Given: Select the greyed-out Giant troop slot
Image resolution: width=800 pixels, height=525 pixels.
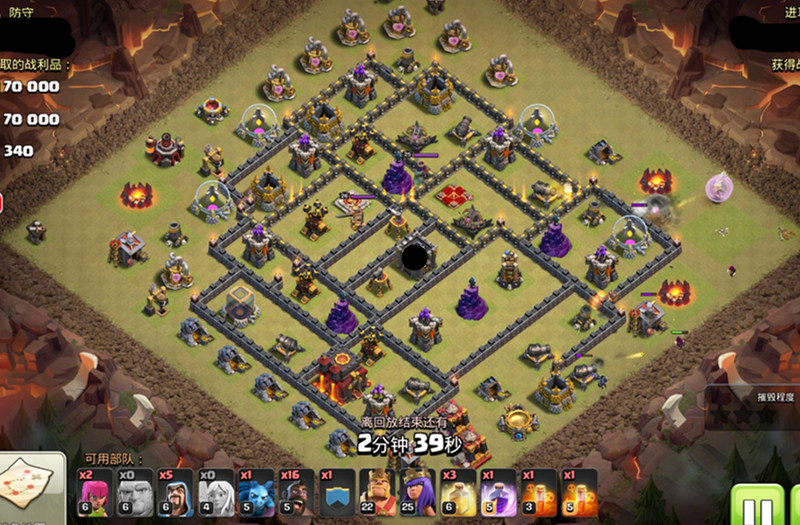Looking at the screenshot, I should point(136,492).
